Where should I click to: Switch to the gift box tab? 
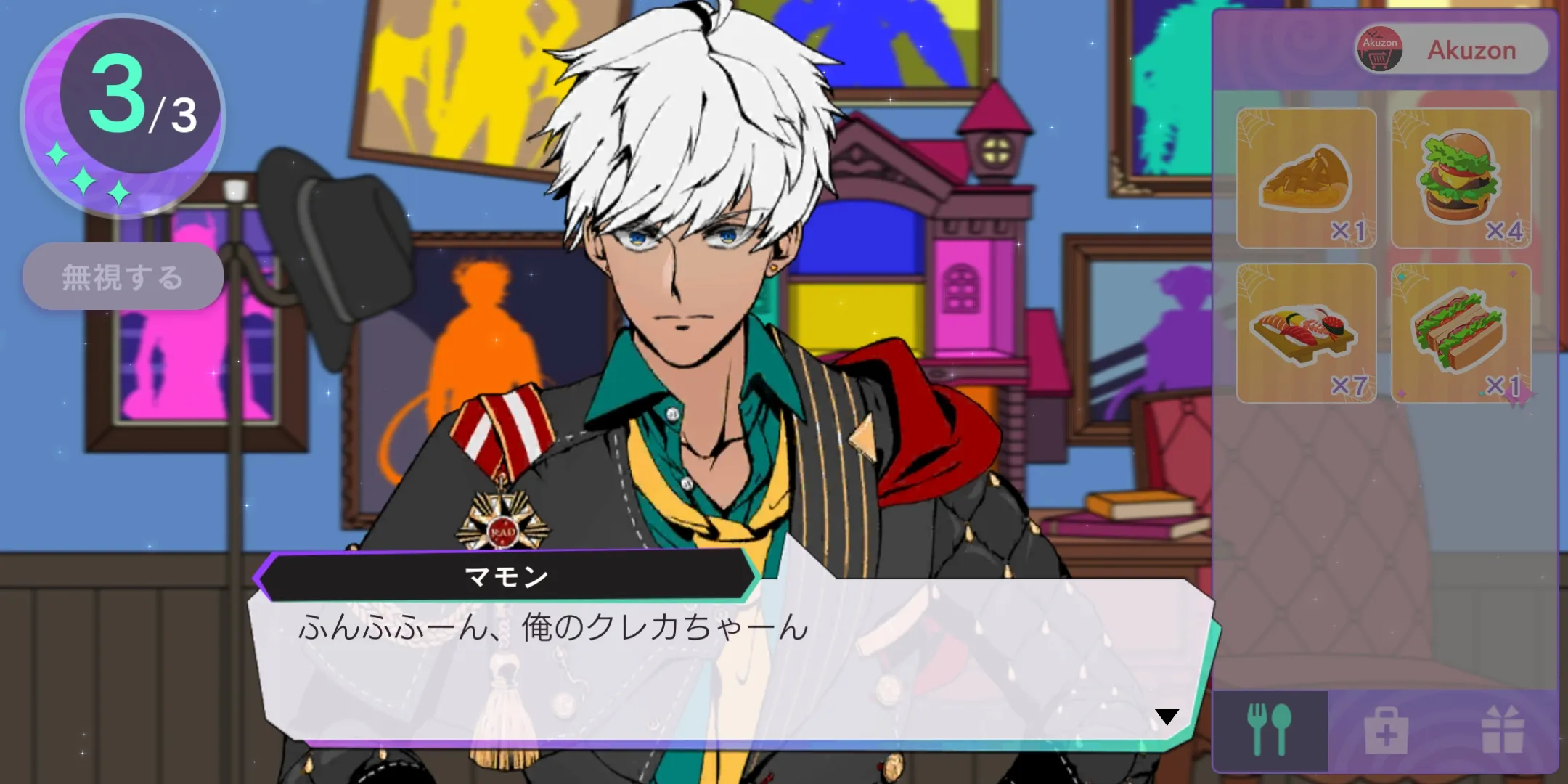tap(1502, 730)
